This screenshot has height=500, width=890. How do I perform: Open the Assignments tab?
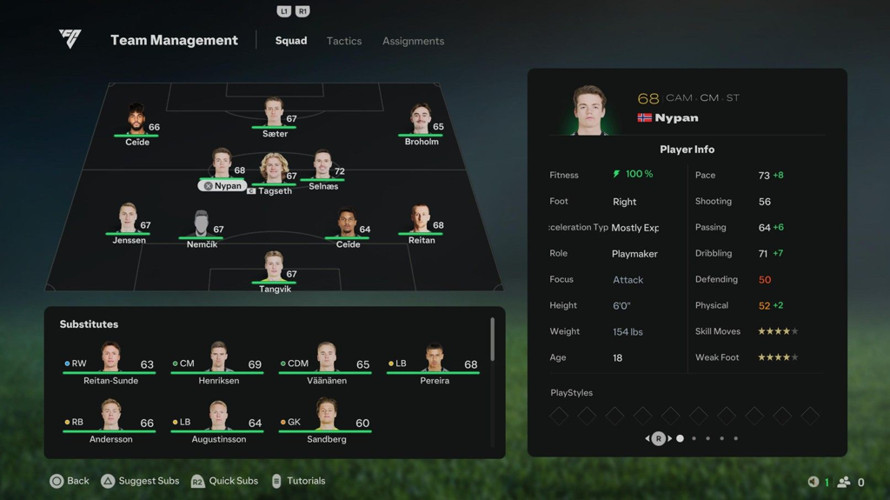(x=413, y=41)
